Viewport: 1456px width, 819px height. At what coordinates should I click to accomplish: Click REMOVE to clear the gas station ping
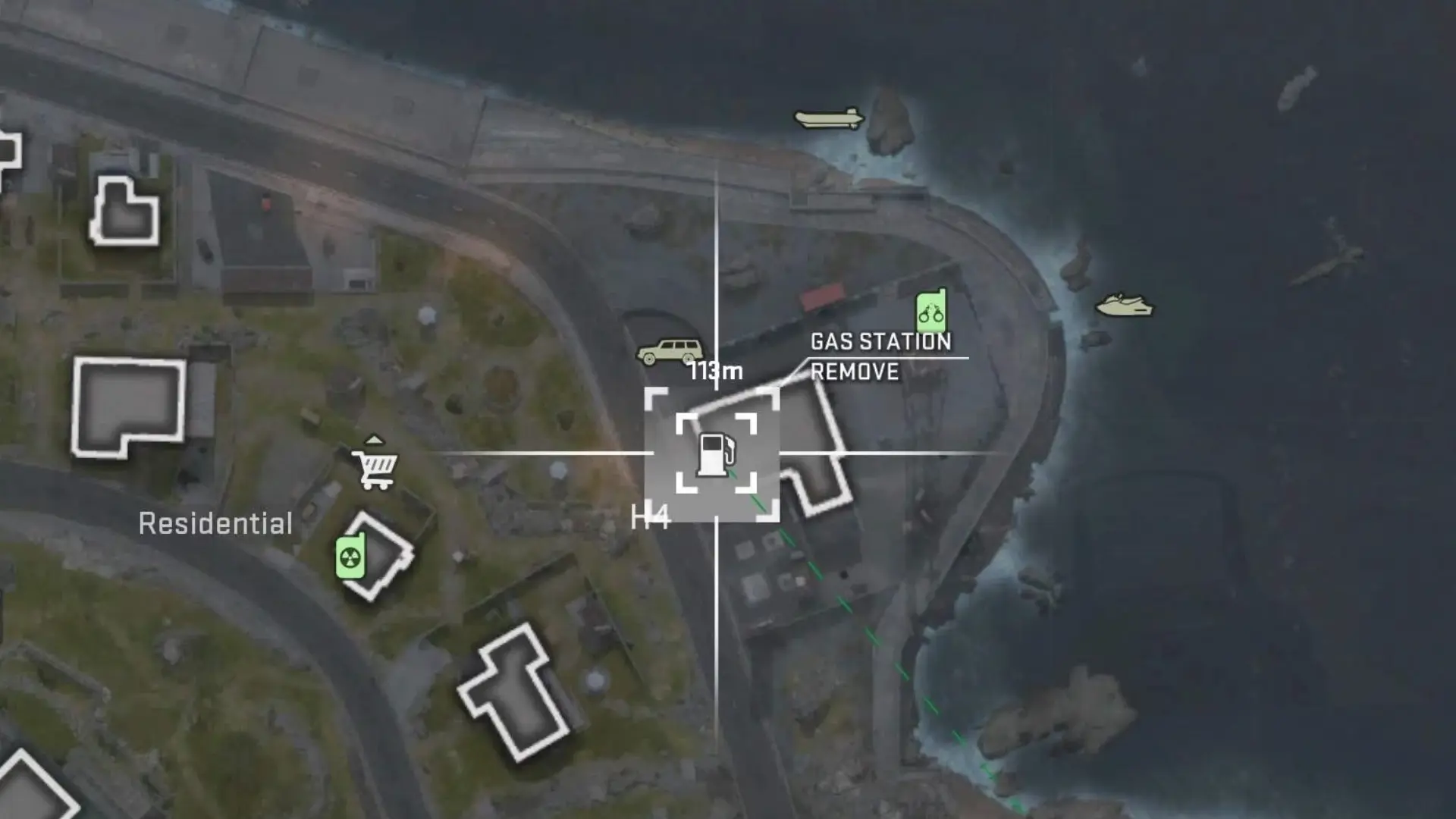[x=855, y=372]
